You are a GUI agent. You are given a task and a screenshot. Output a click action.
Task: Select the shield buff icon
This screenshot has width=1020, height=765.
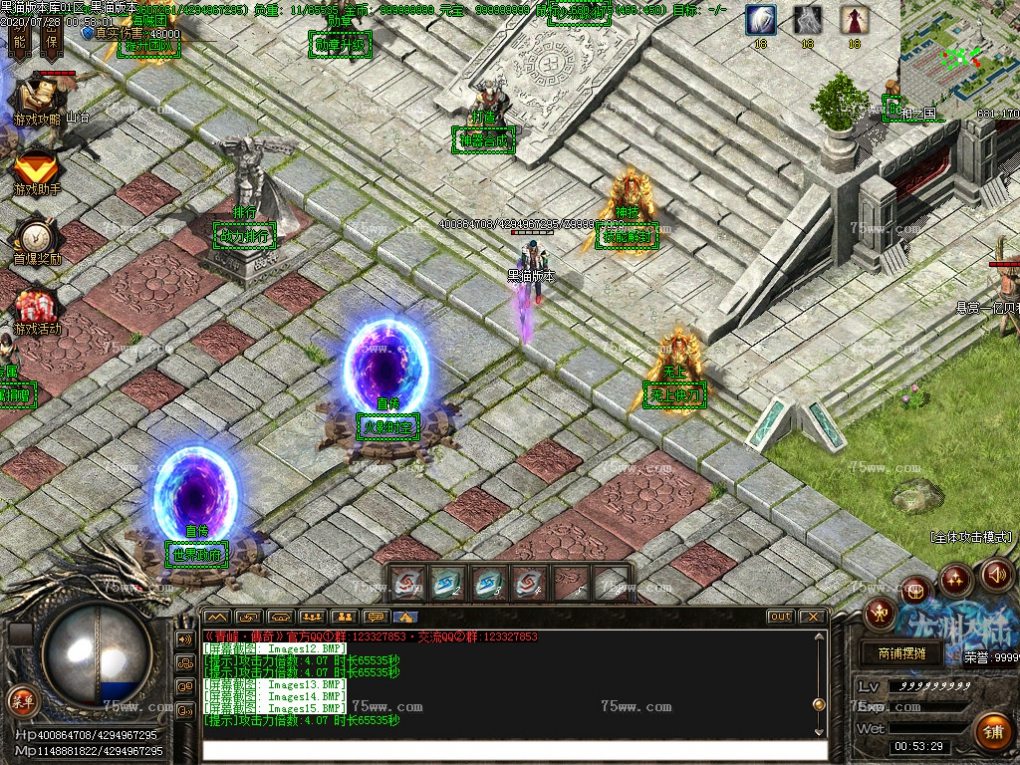click(x=761, y=21)
